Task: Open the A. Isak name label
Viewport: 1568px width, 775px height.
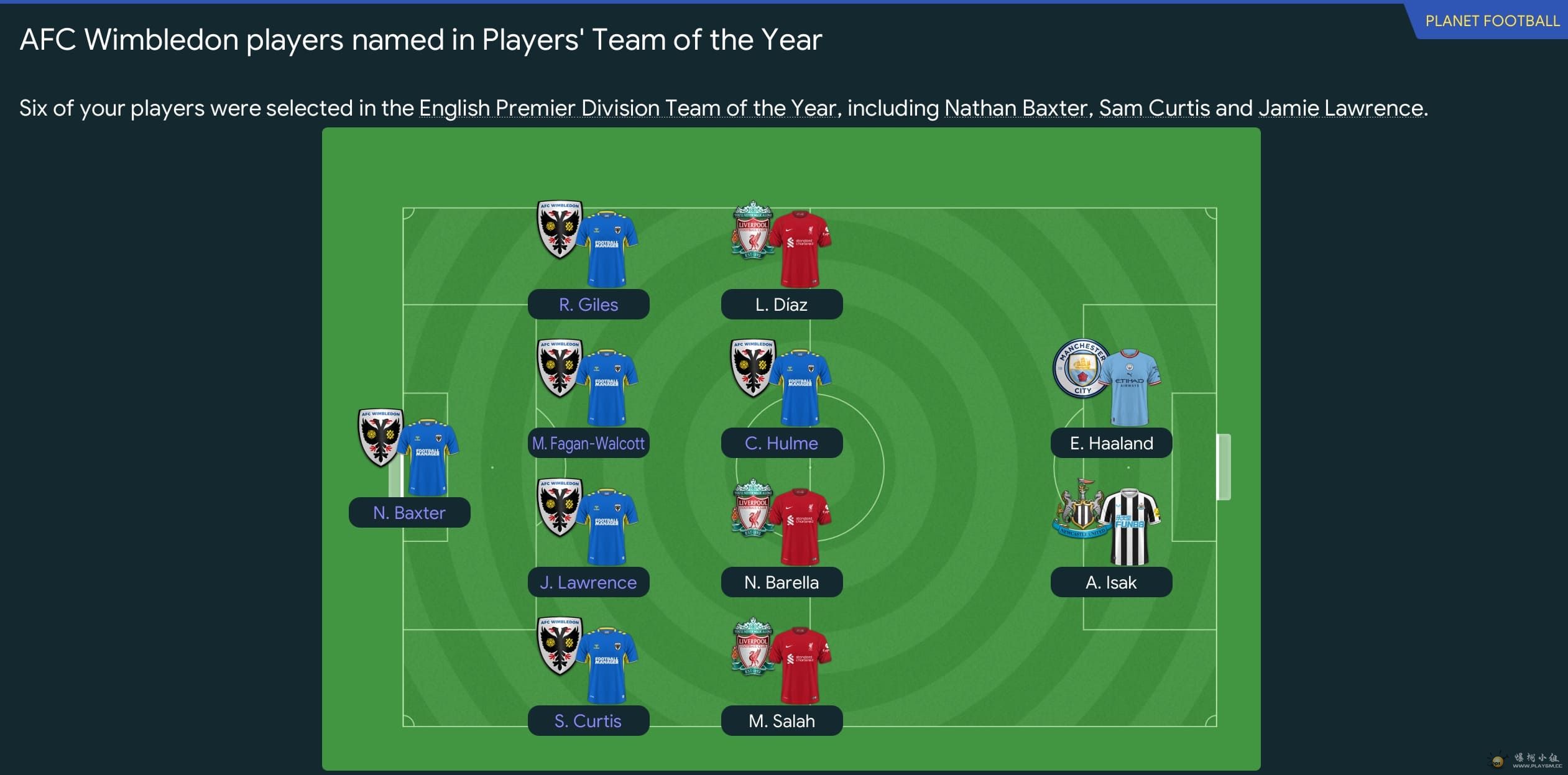Action: [x=1111, y=582]
